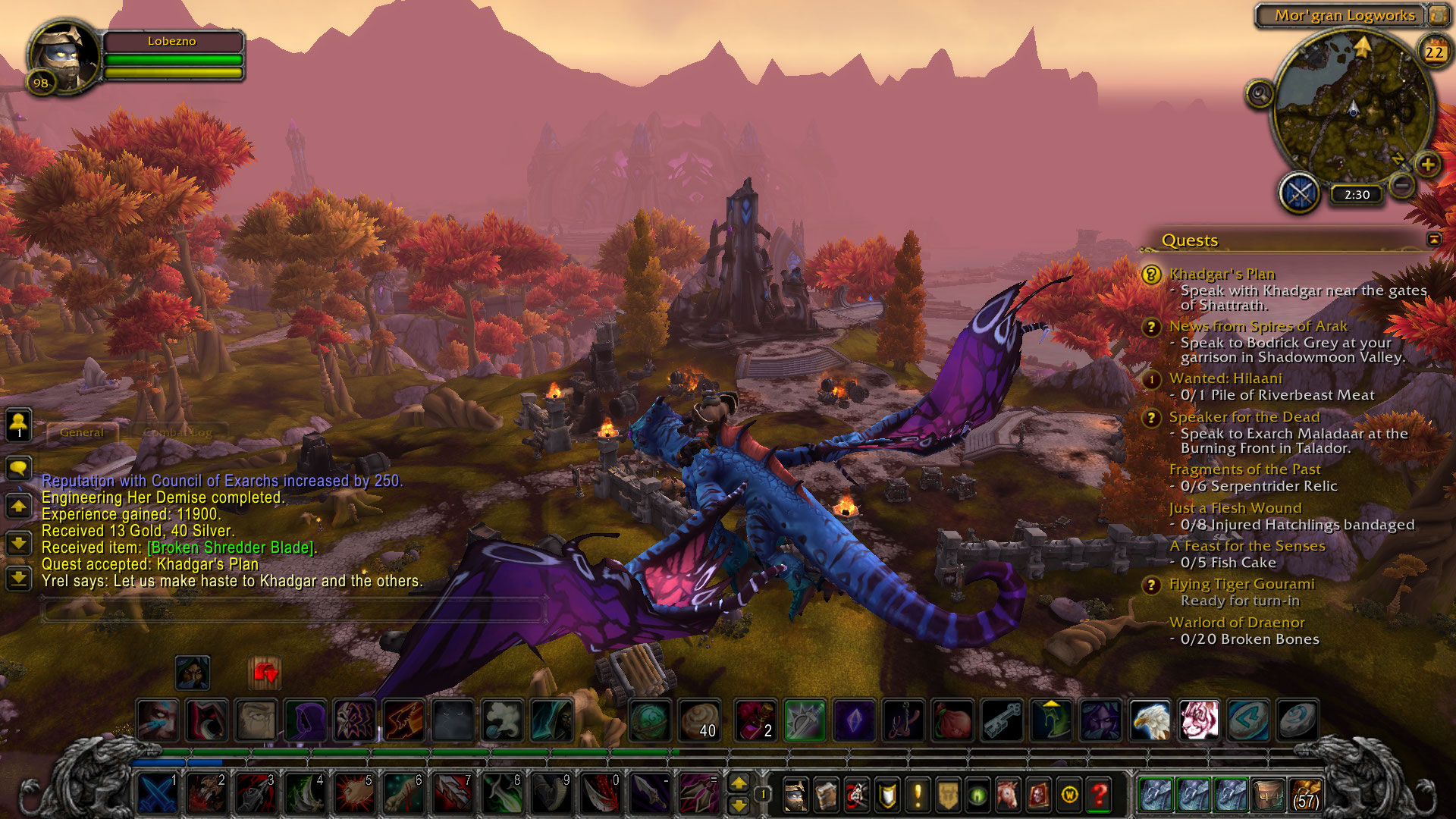The height and width of the screenshot is (819, 1456).
Task: Open the red question mark help menu
Action: coord(1100,795)
